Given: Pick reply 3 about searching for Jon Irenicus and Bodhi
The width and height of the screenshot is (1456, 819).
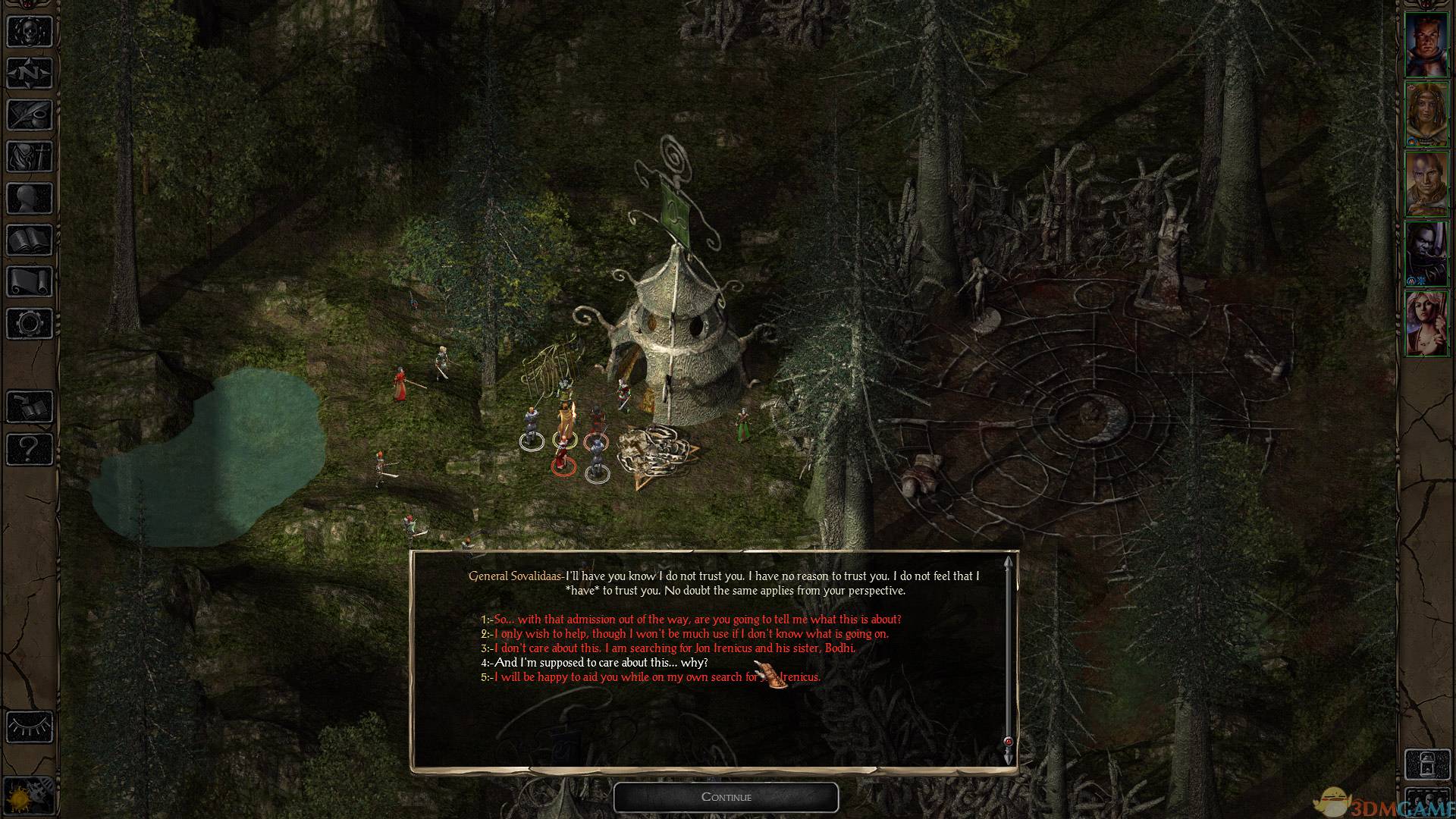Looking at the screenshot, I should 673,648.
